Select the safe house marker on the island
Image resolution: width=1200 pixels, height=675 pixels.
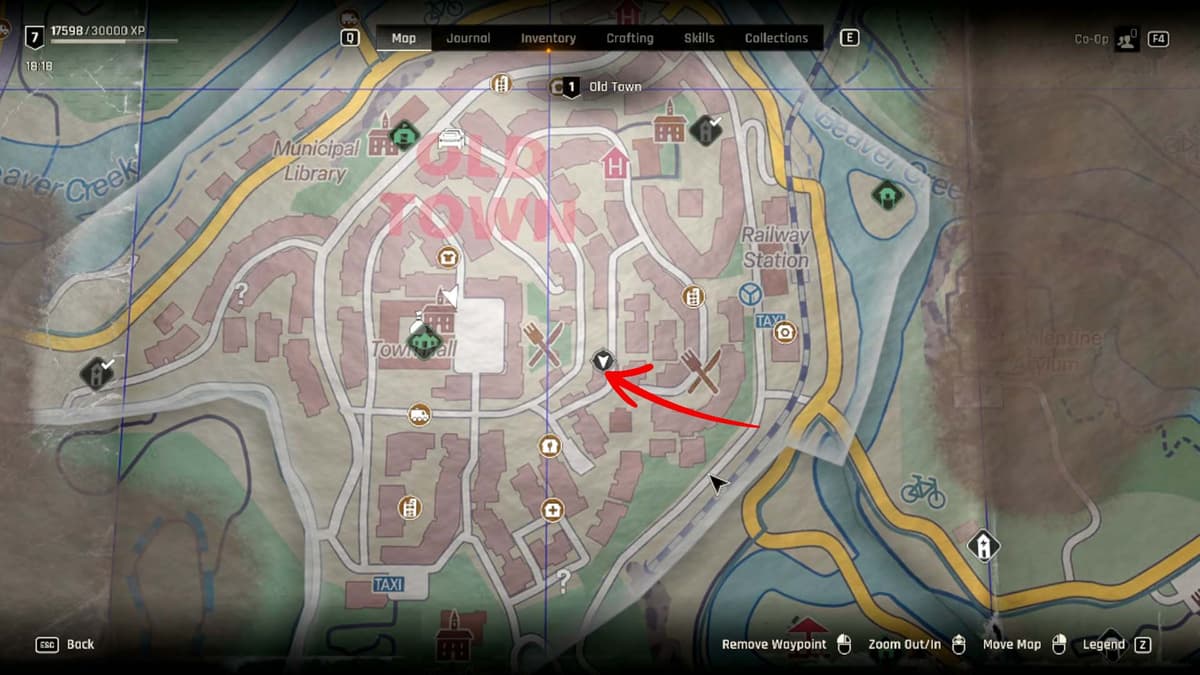[886, 193]
